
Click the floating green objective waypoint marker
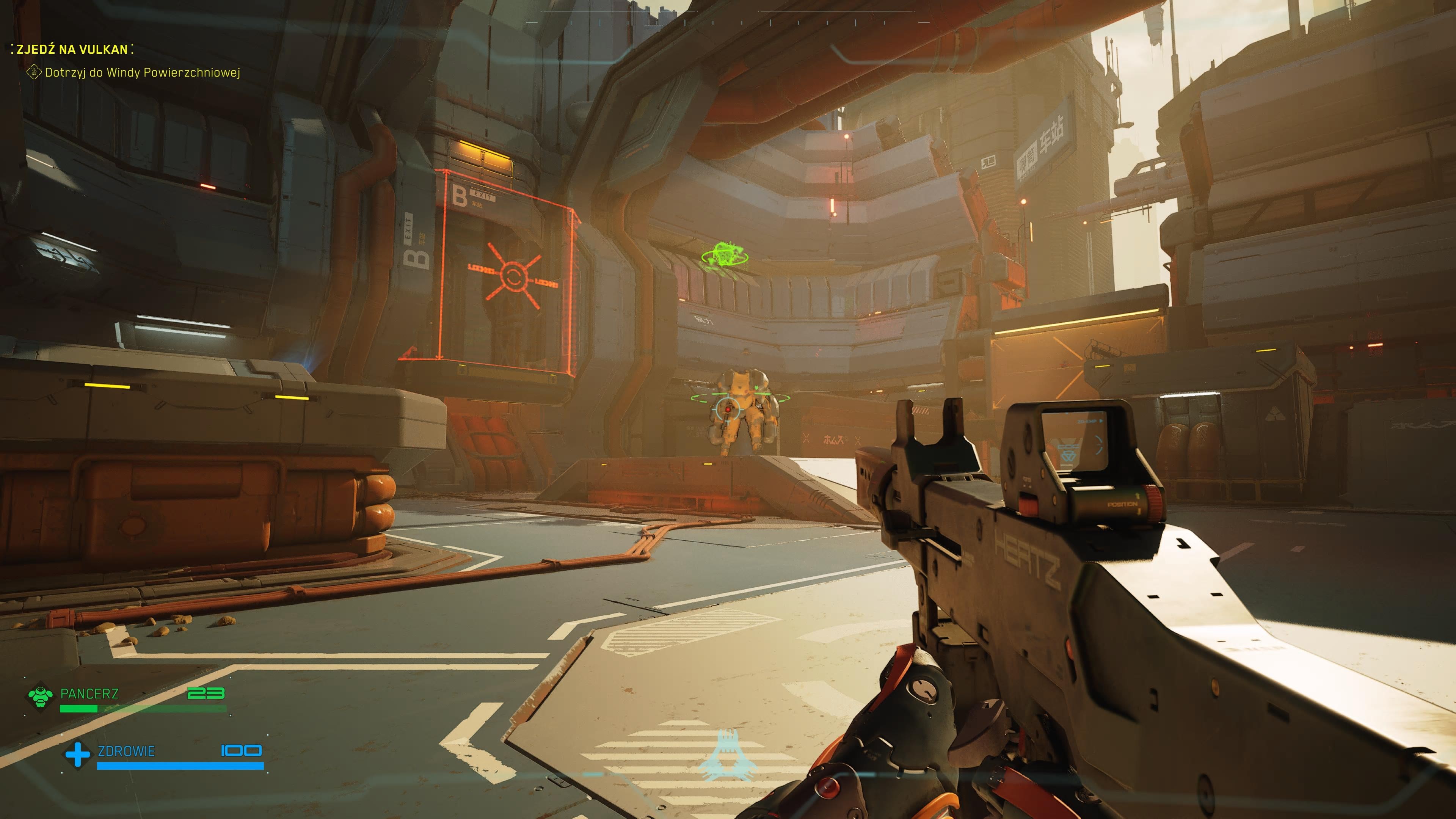tap(725, 256)
